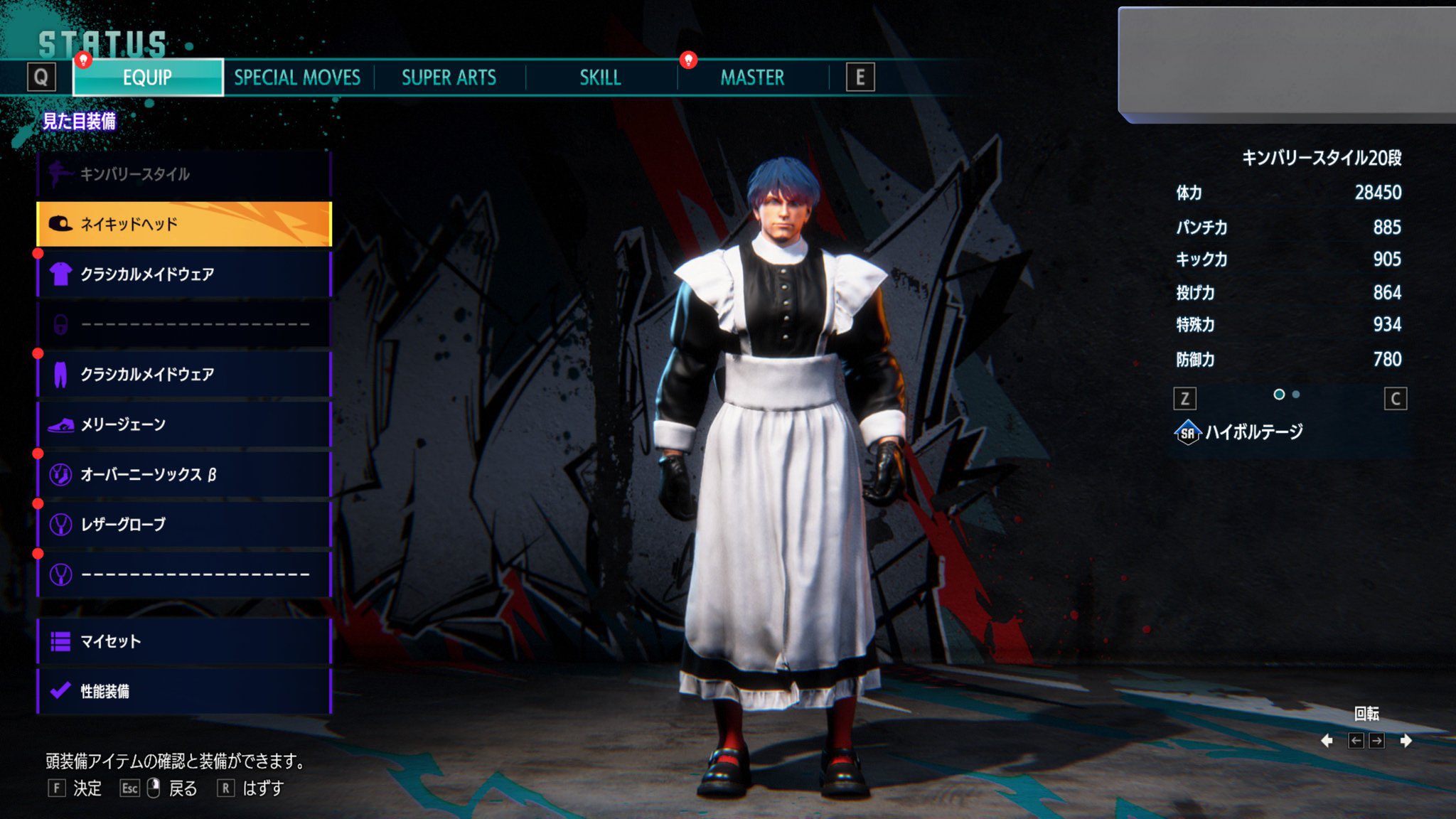Open the pants-icon クラシカルメイドウェア slot
Screen dimensions: 1456x819
183,374
